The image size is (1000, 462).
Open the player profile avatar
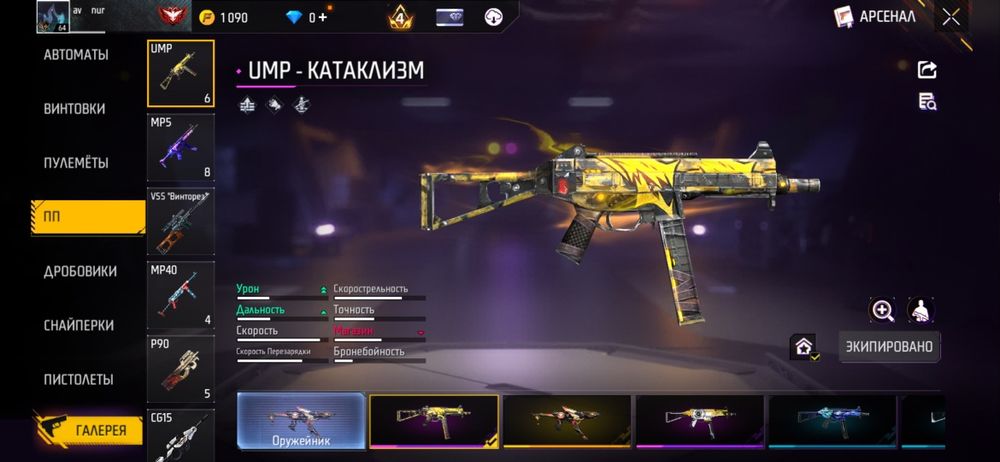point(52,16)
